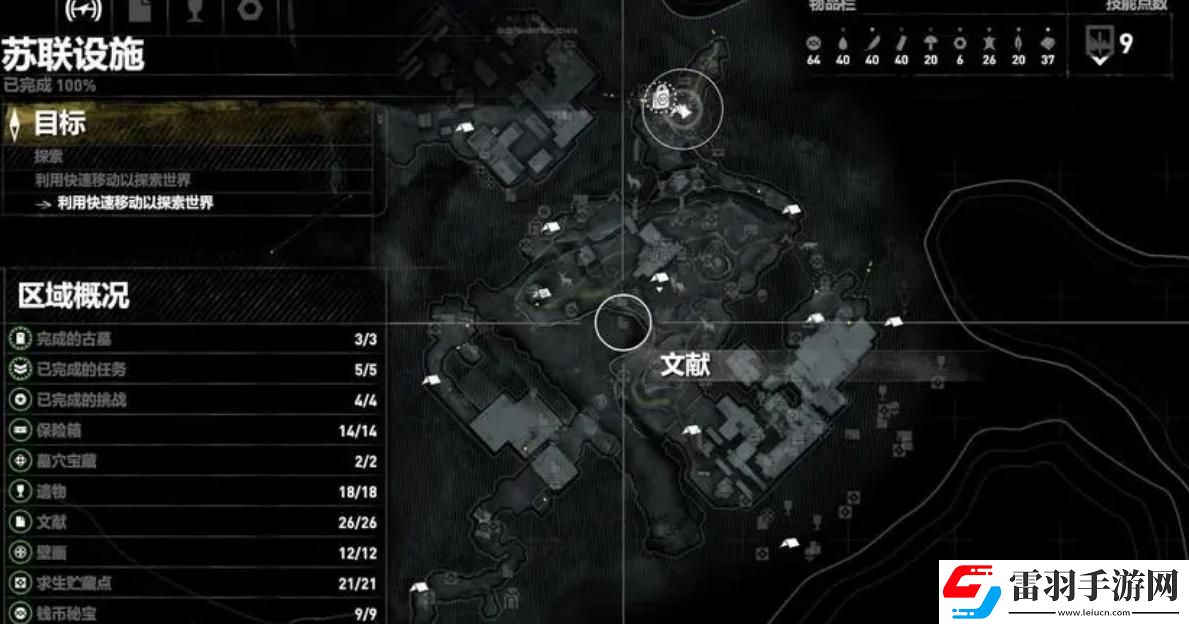This screenshot has height=624, width=1189.
Task: Select the 晶穴宝藏 legend entry
Action: point(190,461)
